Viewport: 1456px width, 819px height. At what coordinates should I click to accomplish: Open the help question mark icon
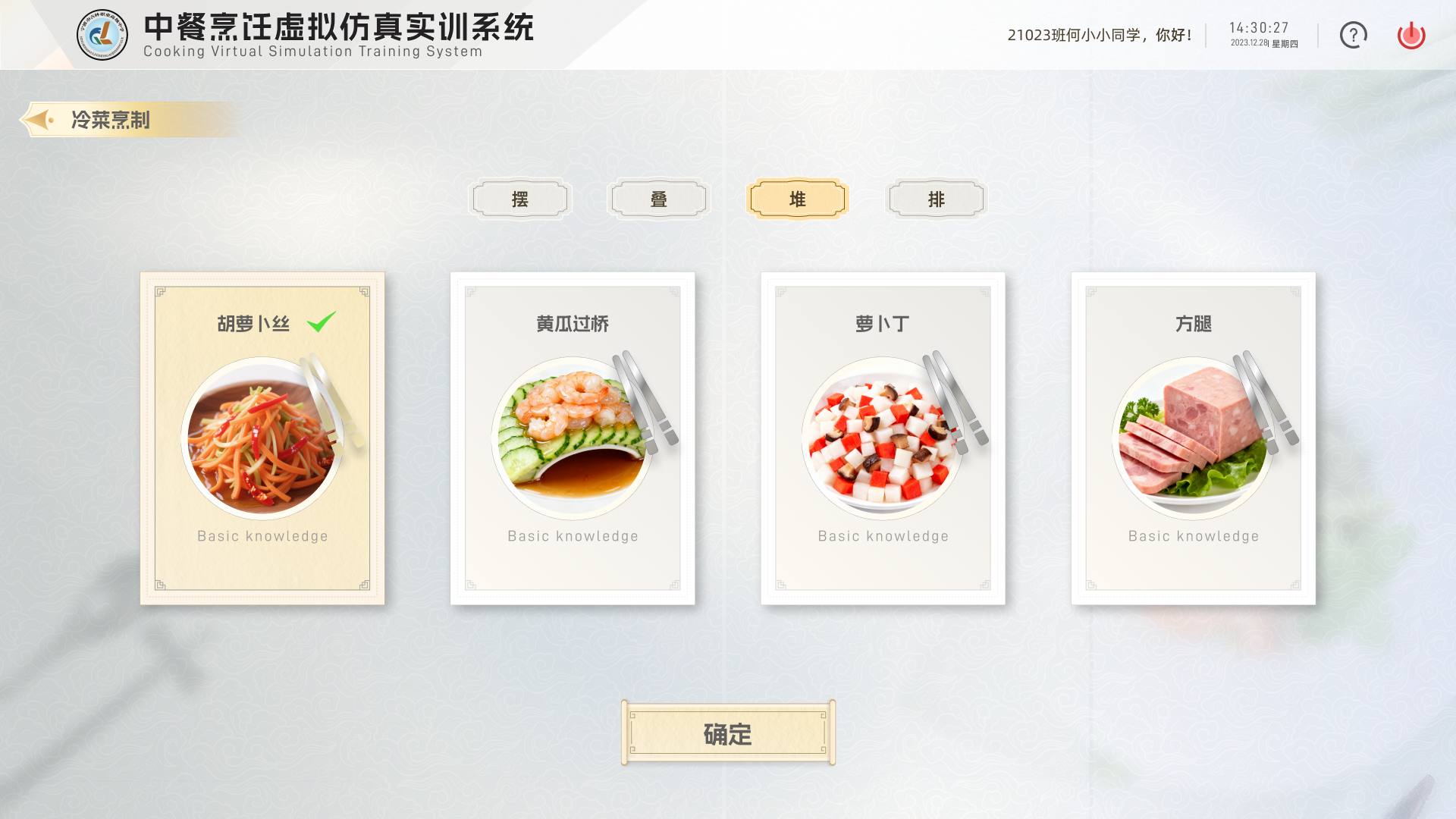point(1353,35)
